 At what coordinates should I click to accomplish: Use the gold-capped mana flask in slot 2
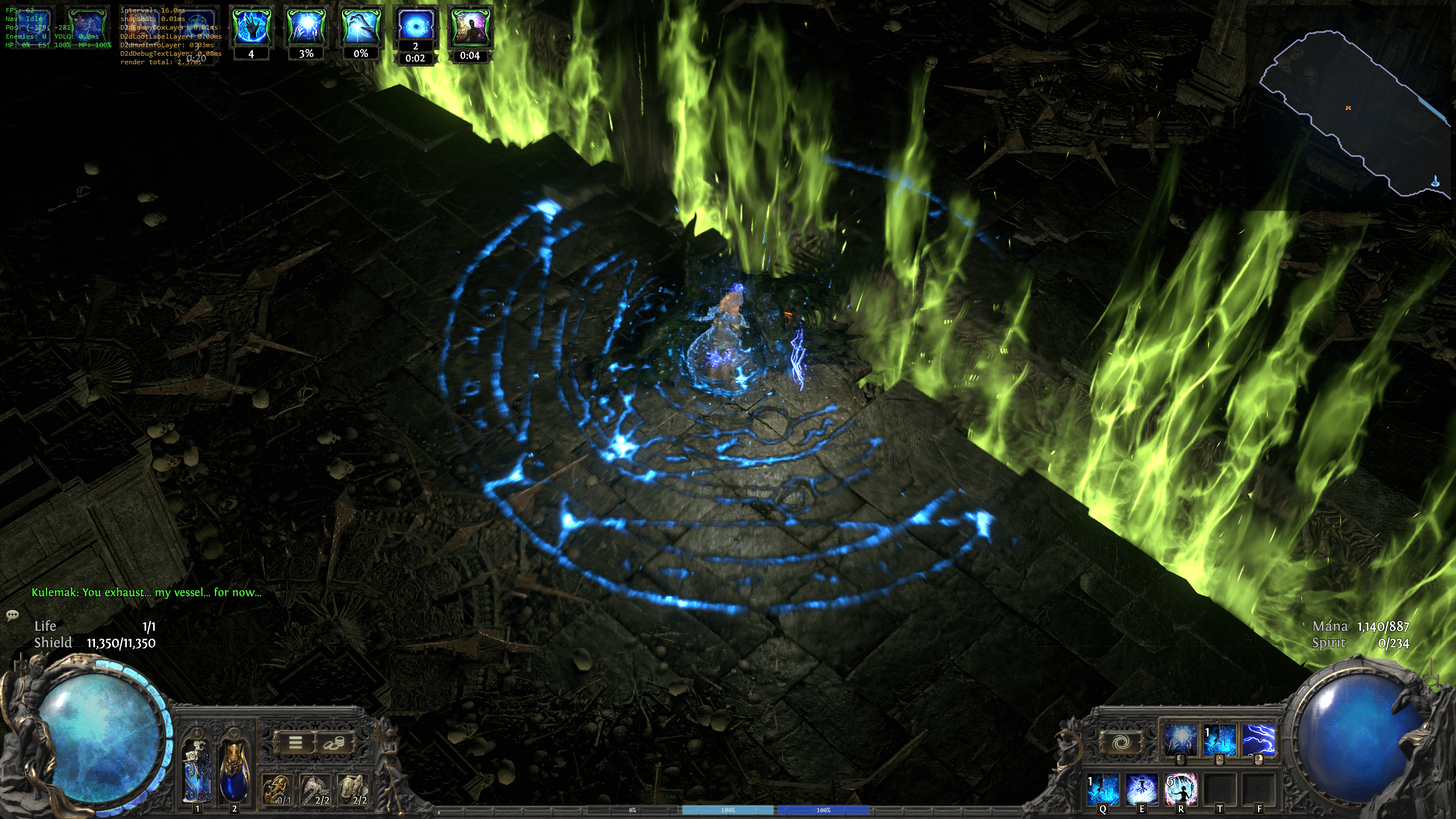pos(234,771)
